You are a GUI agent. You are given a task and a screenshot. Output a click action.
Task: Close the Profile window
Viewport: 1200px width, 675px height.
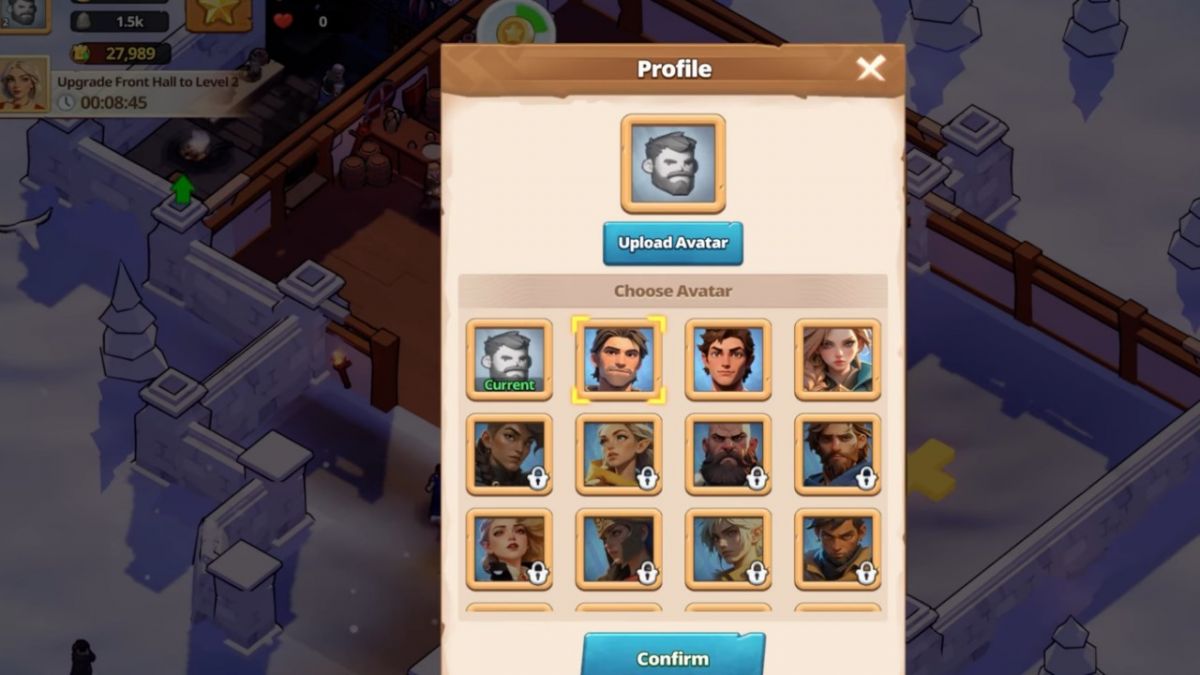click(x=870, y=68)
